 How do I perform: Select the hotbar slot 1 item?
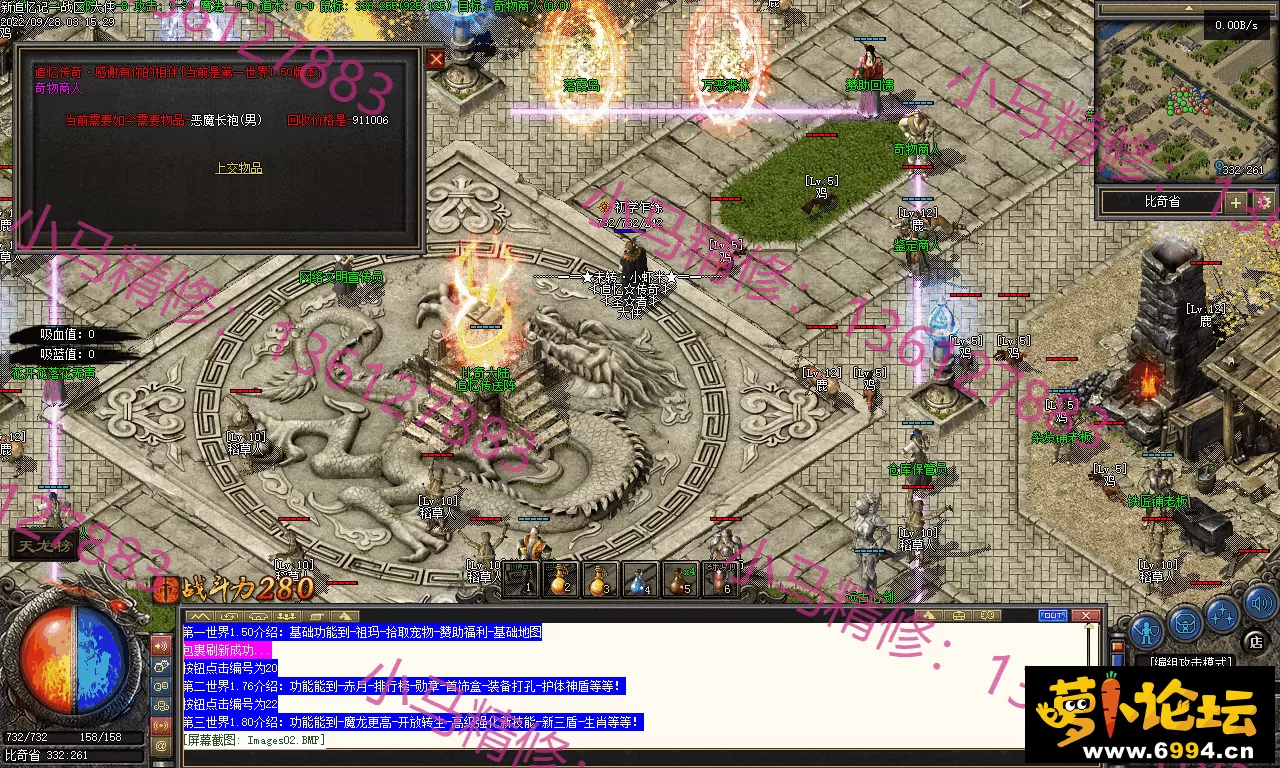coord(520,579)
